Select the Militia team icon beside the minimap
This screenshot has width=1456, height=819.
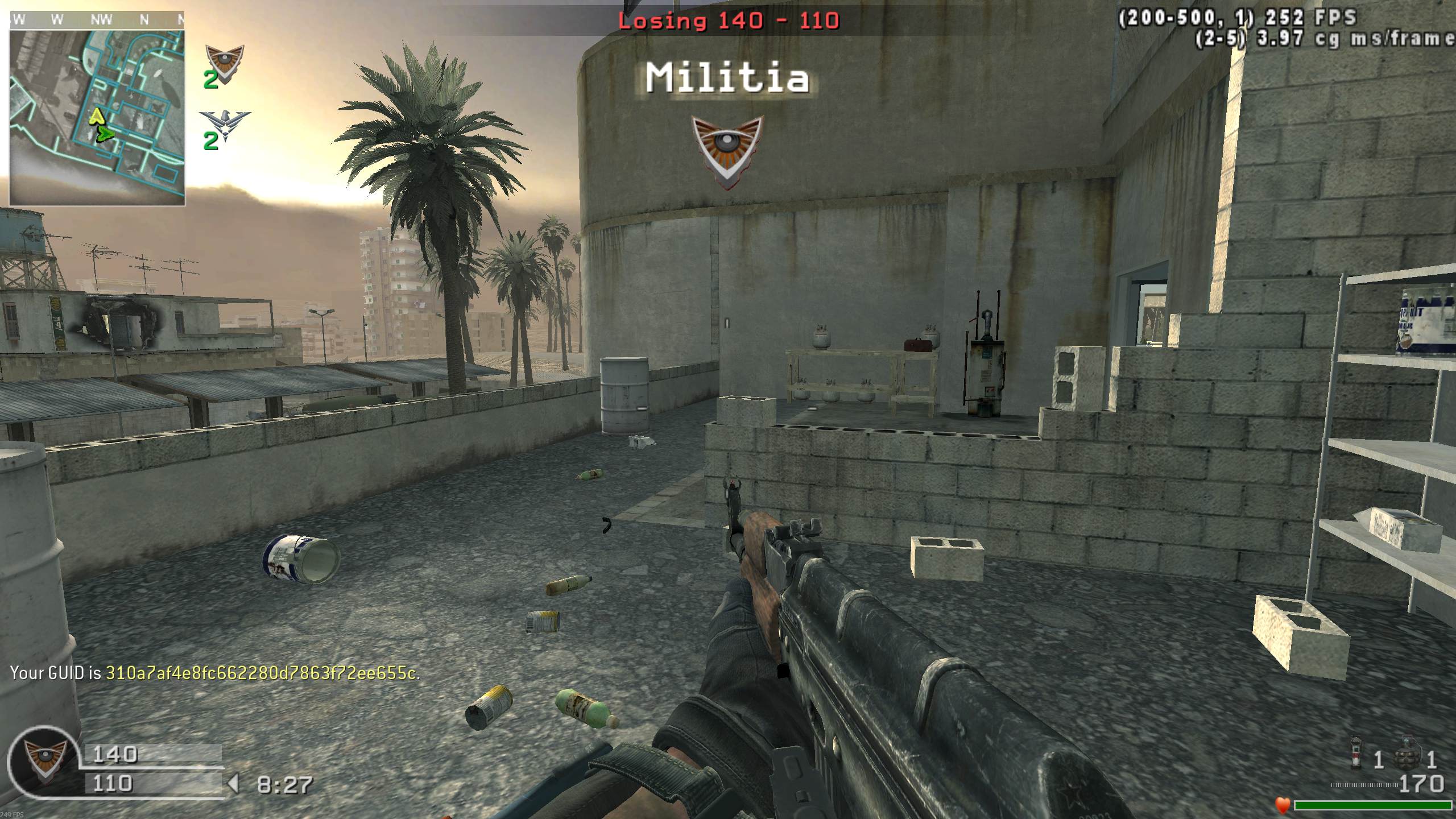tap(224, 61)
